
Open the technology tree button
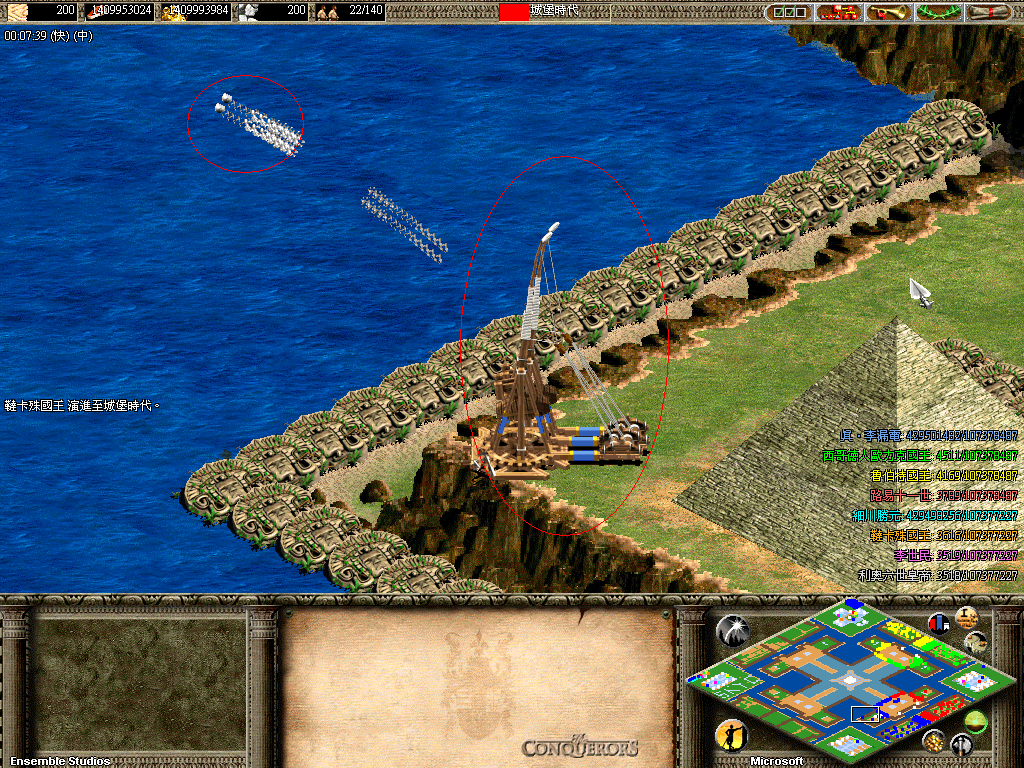click(x=839, y=12)
